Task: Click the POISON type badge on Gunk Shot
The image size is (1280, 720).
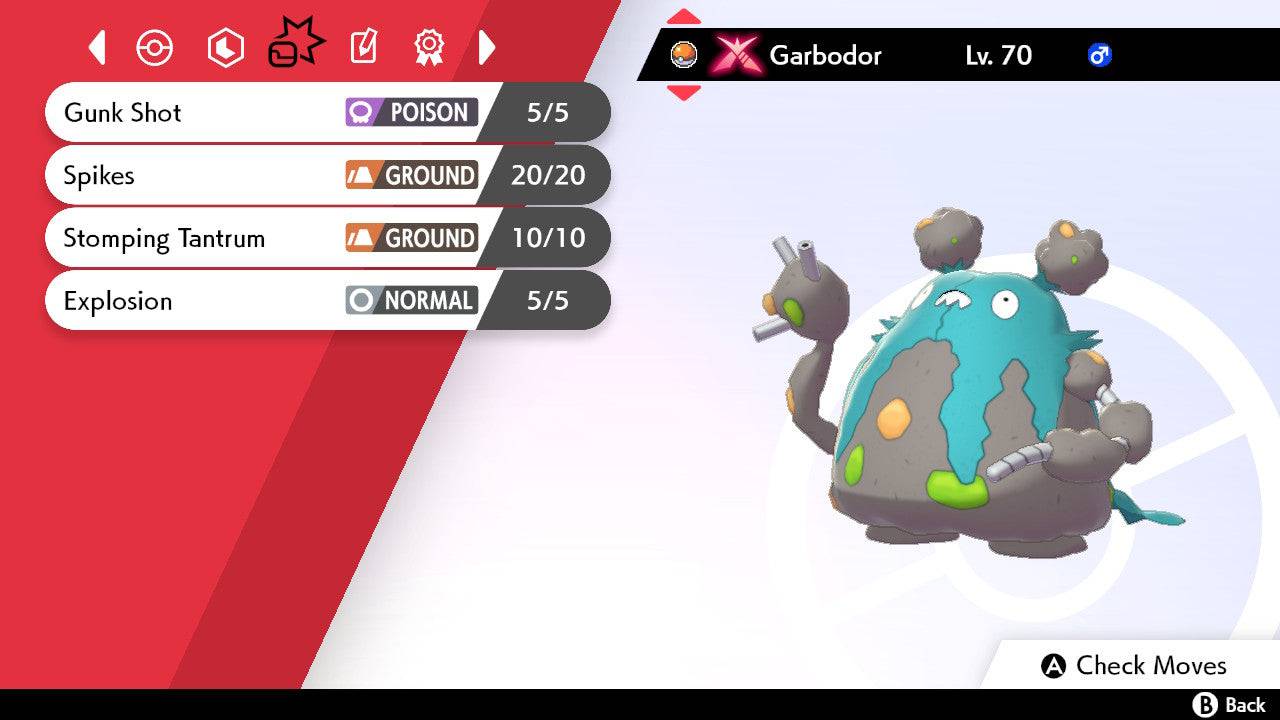Action: coord(410,113)
